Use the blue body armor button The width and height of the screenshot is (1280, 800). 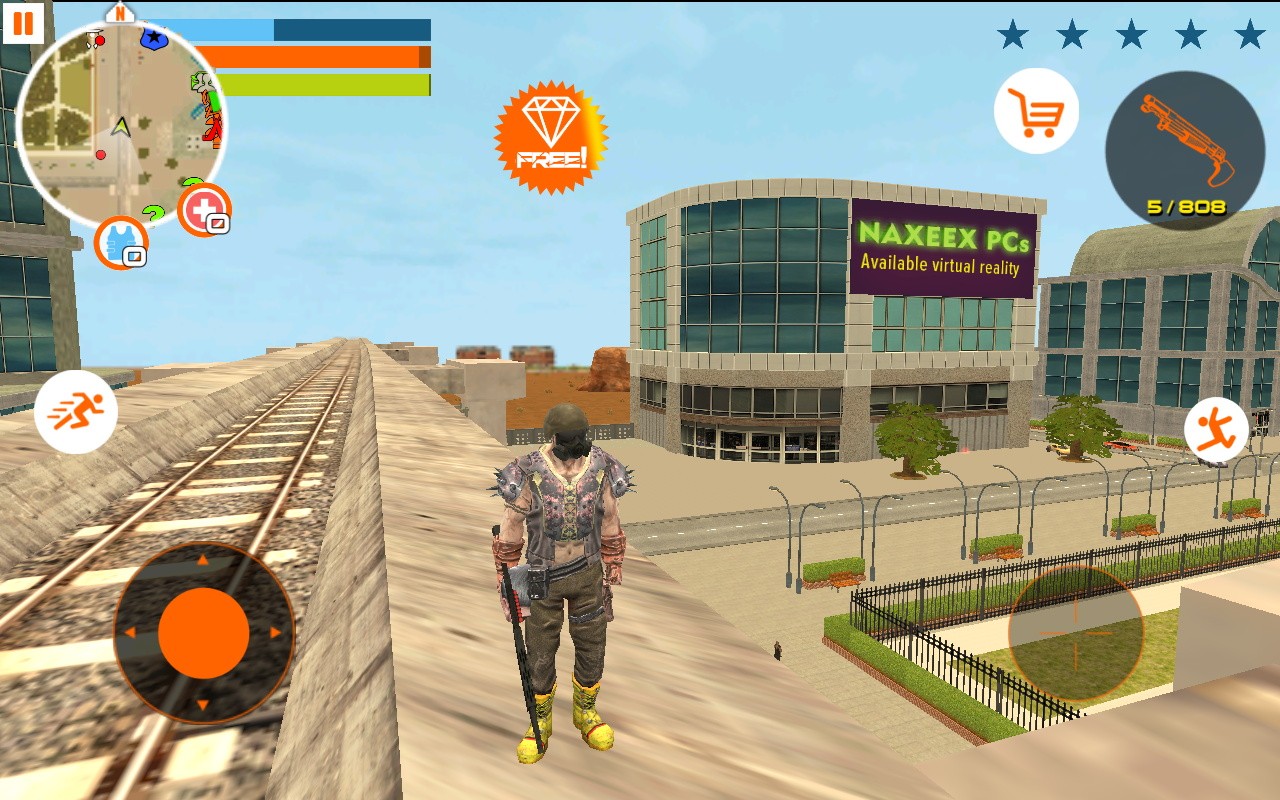coord(121,243)
